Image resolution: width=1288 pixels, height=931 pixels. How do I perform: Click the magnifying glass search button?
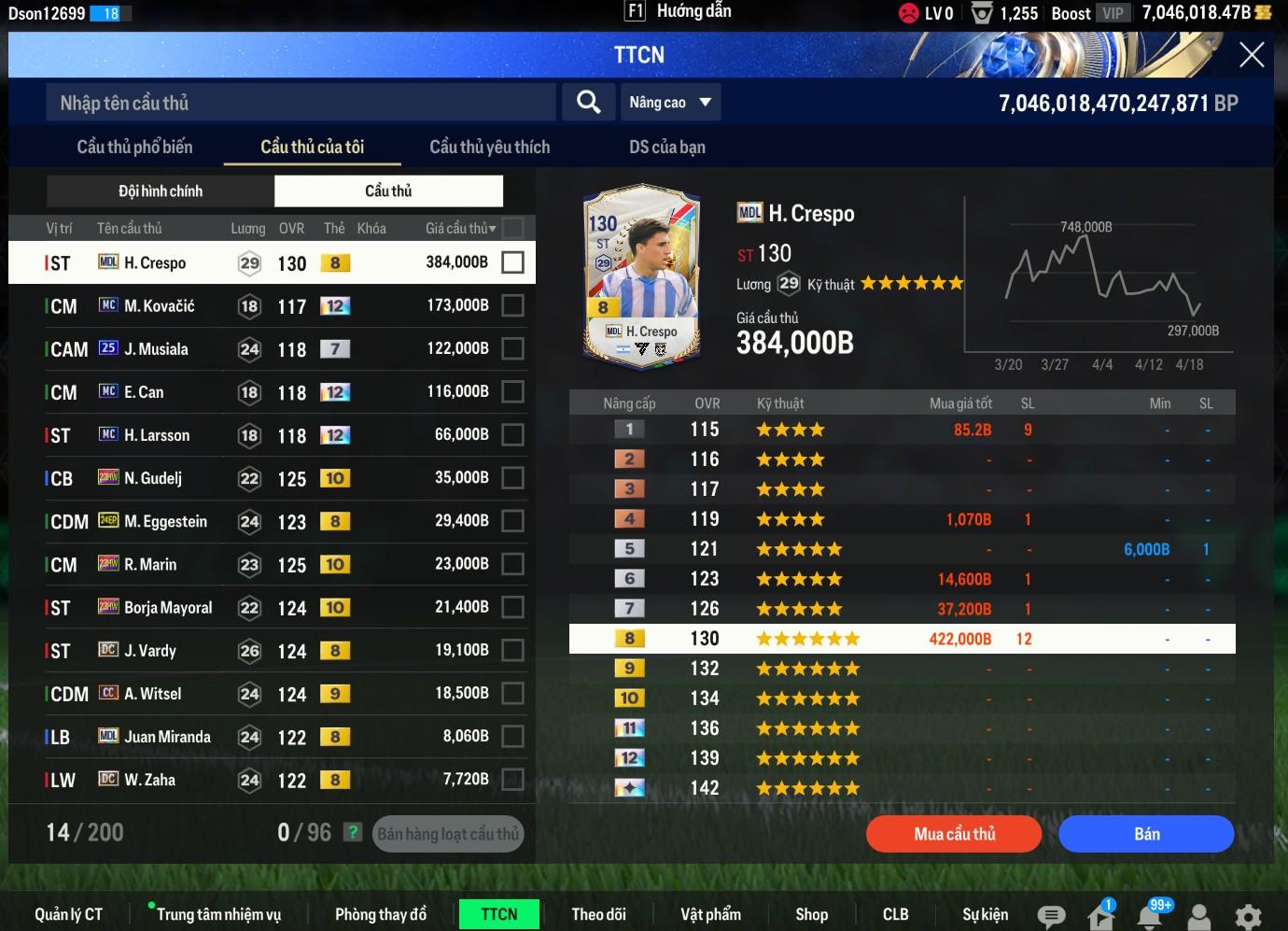click(588, 102)
